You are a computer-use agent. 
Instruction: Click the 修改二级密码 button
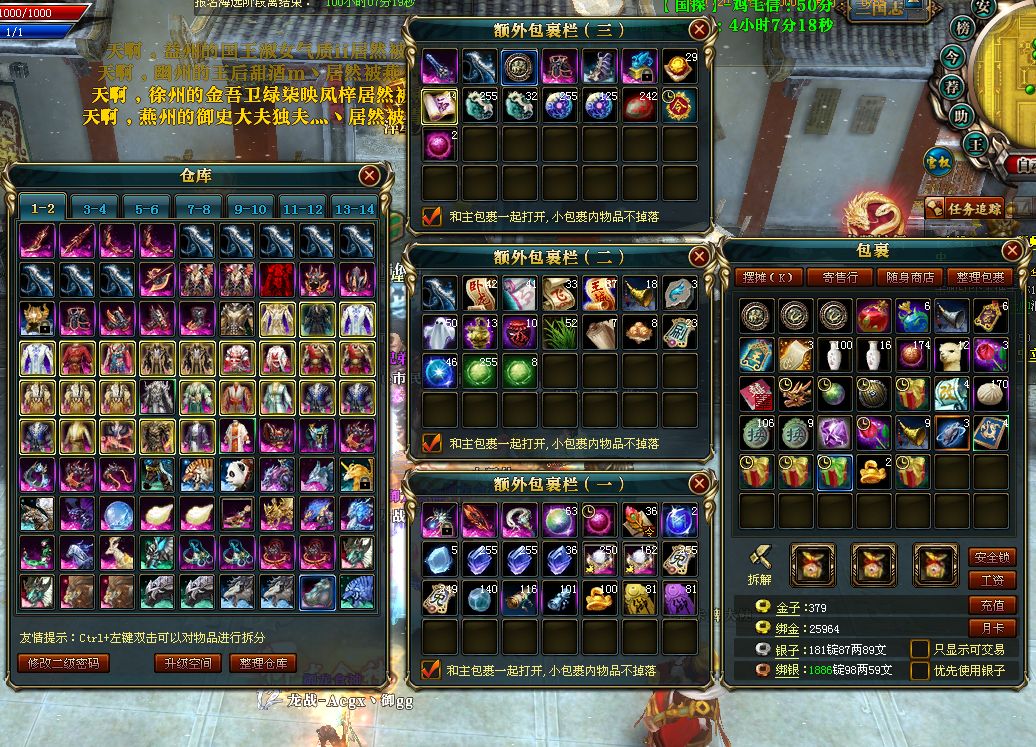(x=63, y=663)
